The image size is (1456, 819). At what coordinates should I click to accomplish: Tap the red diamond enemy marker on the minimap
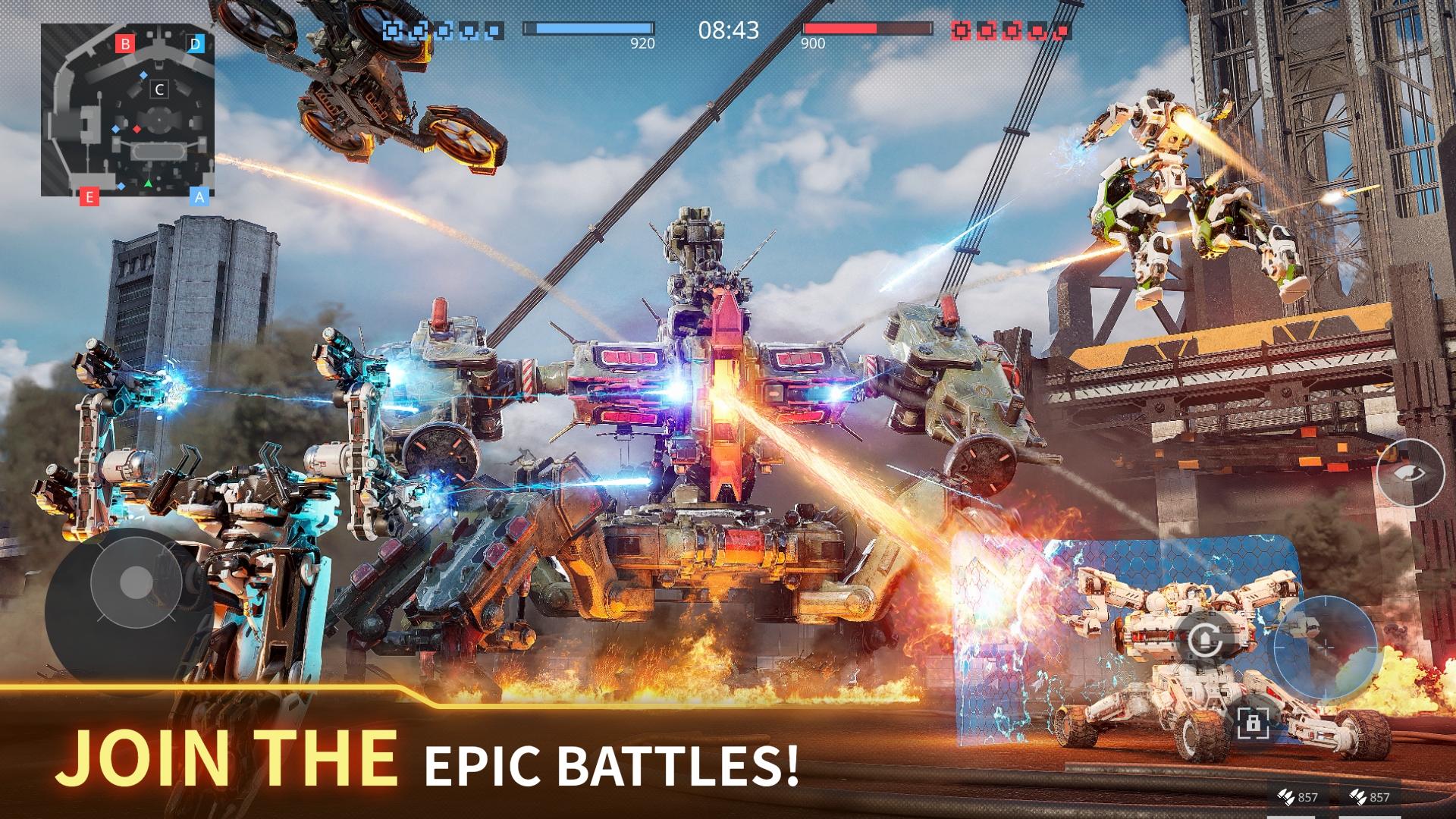(x=137, y=130)
